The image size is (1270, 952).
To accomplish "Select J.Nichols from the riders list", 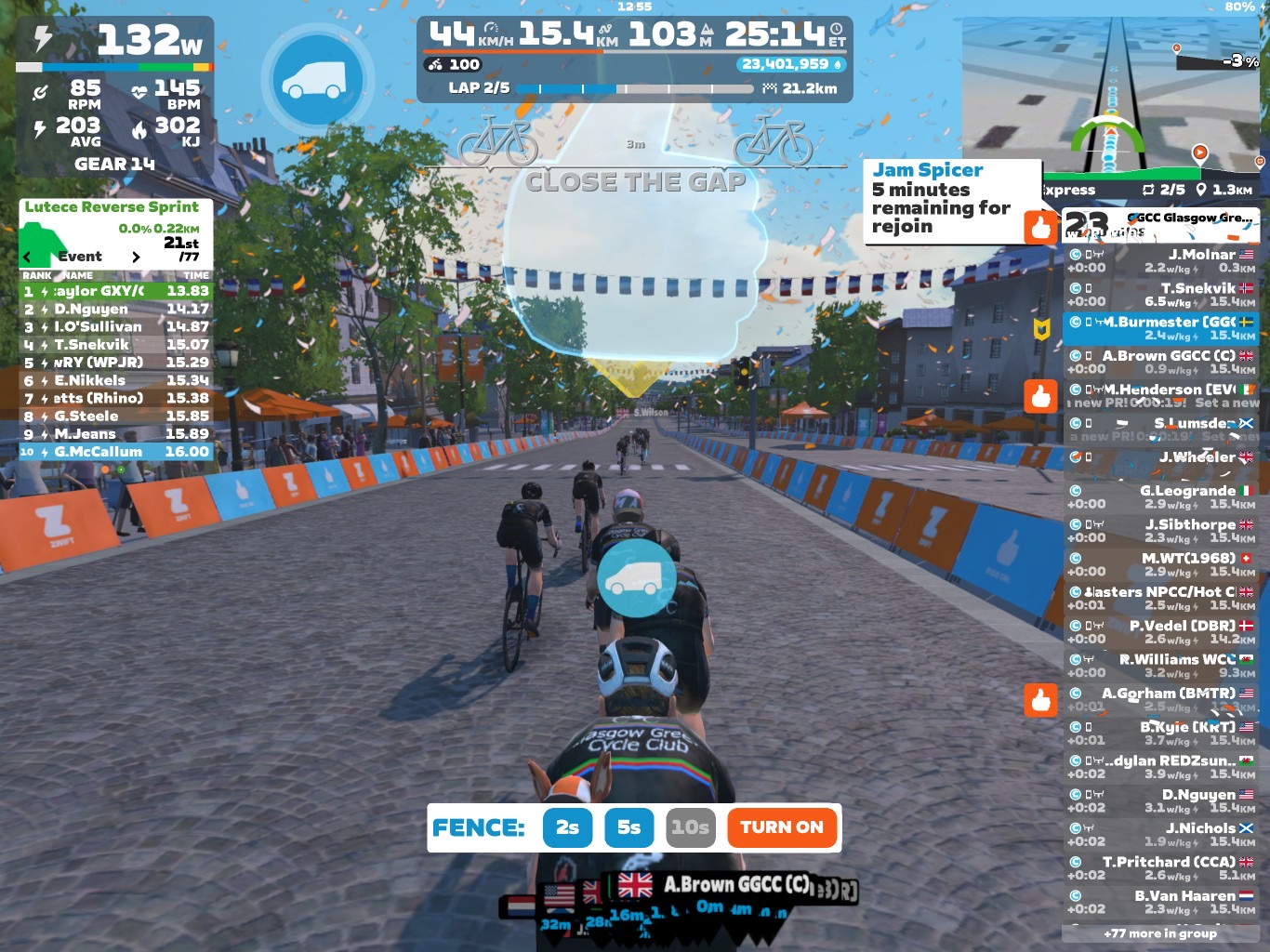I will point(1160,834).
